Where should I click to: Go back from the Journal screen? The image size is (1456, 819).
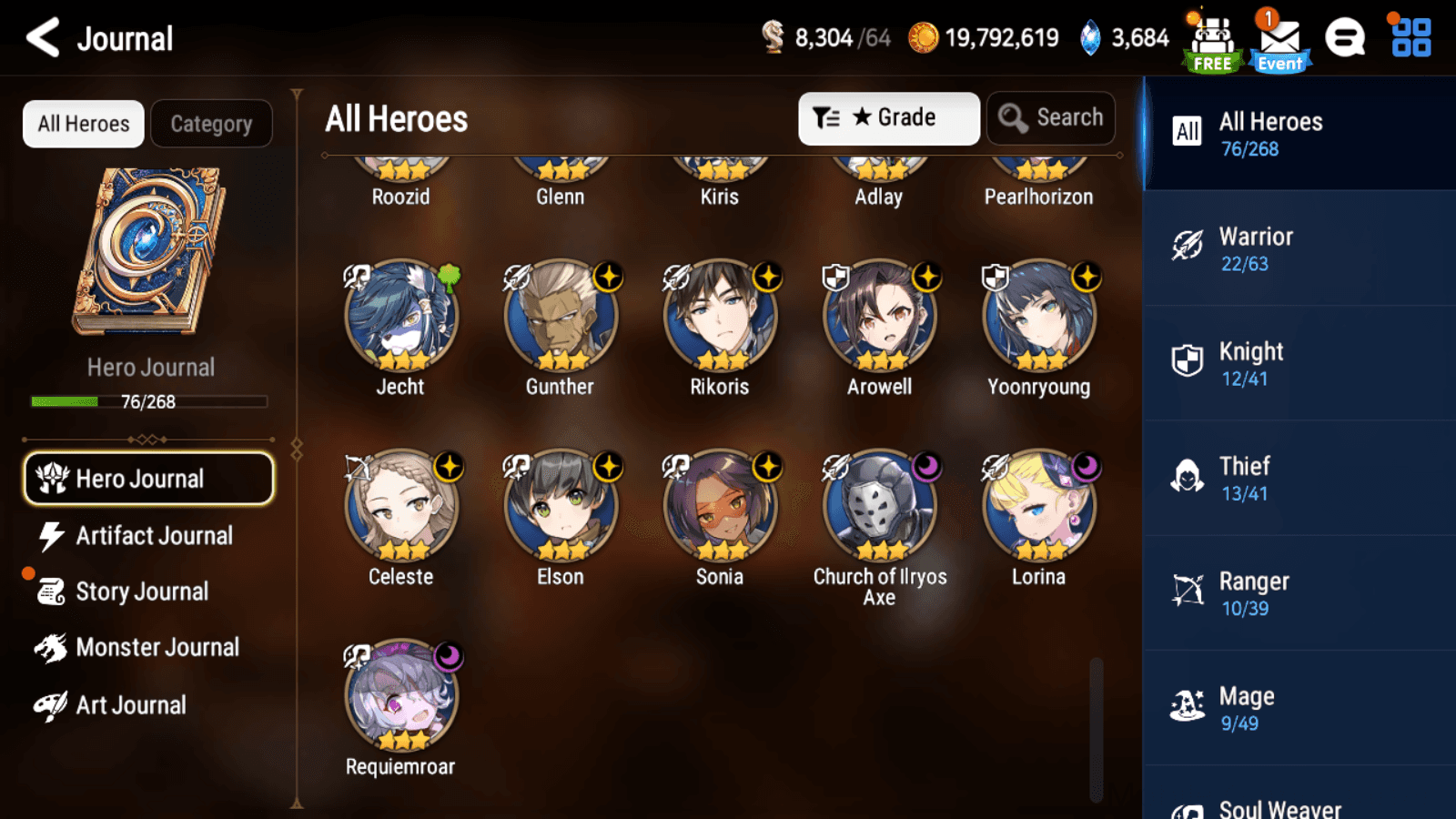(43, 38)
